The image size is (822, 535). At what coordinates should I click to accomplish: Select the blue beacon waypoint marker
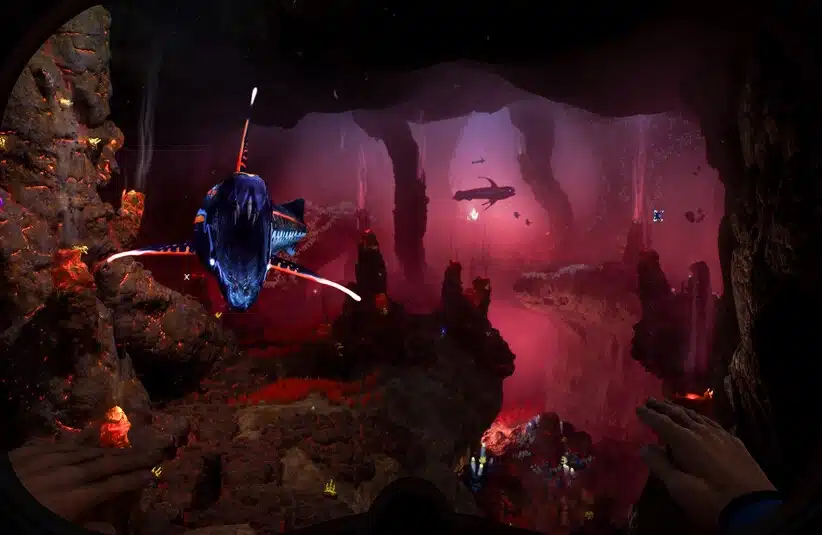click(658, 215)
